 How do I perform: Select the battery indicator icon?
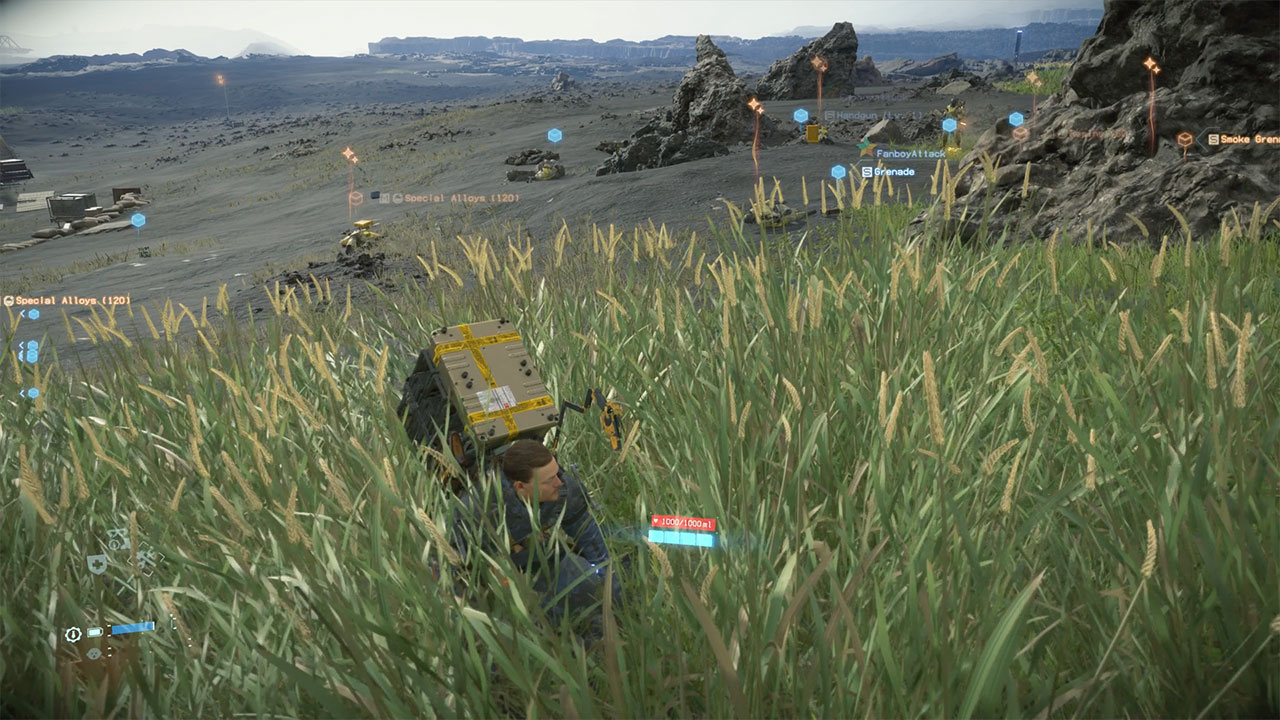tap(94, 631)
